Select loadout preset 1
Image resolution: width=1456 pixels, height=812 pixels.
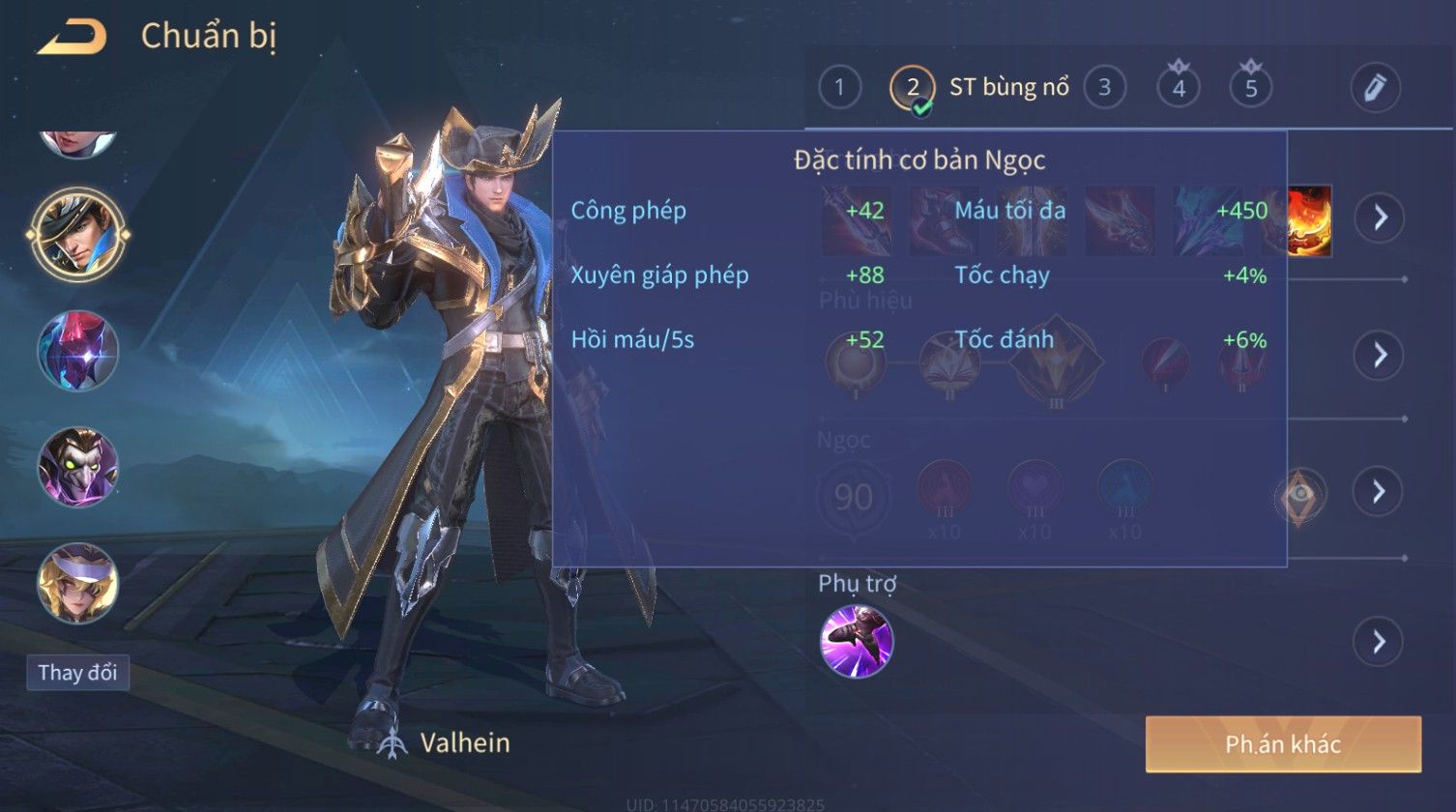pyautogui.click(x=839, y=88)
